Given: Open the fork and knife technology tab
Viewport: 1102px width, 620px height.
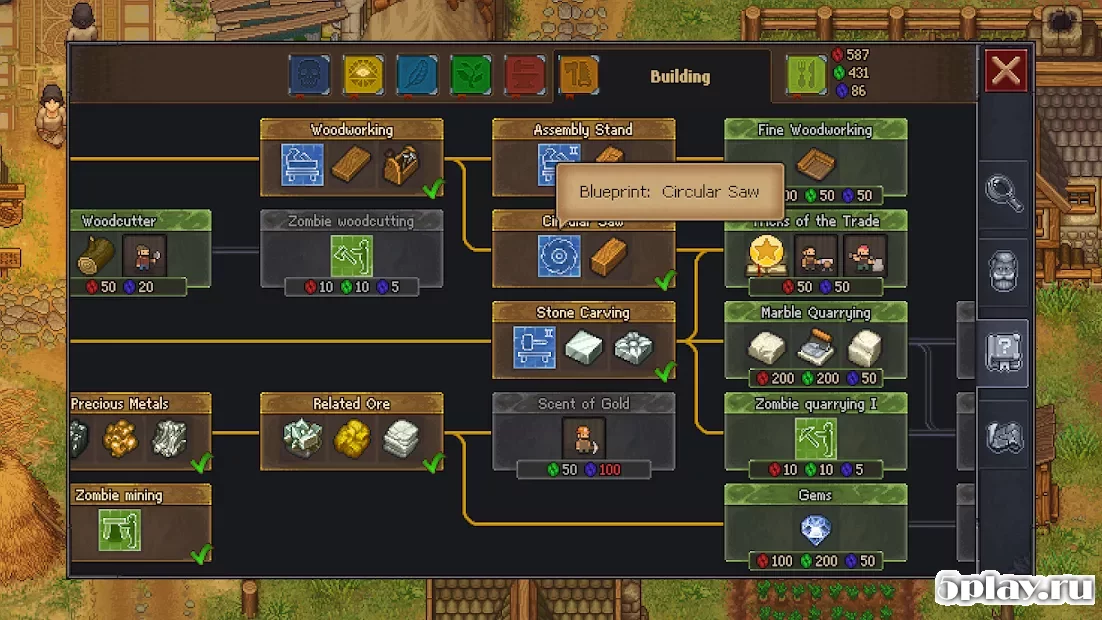Looking at the screenshot, I should 807,75.
